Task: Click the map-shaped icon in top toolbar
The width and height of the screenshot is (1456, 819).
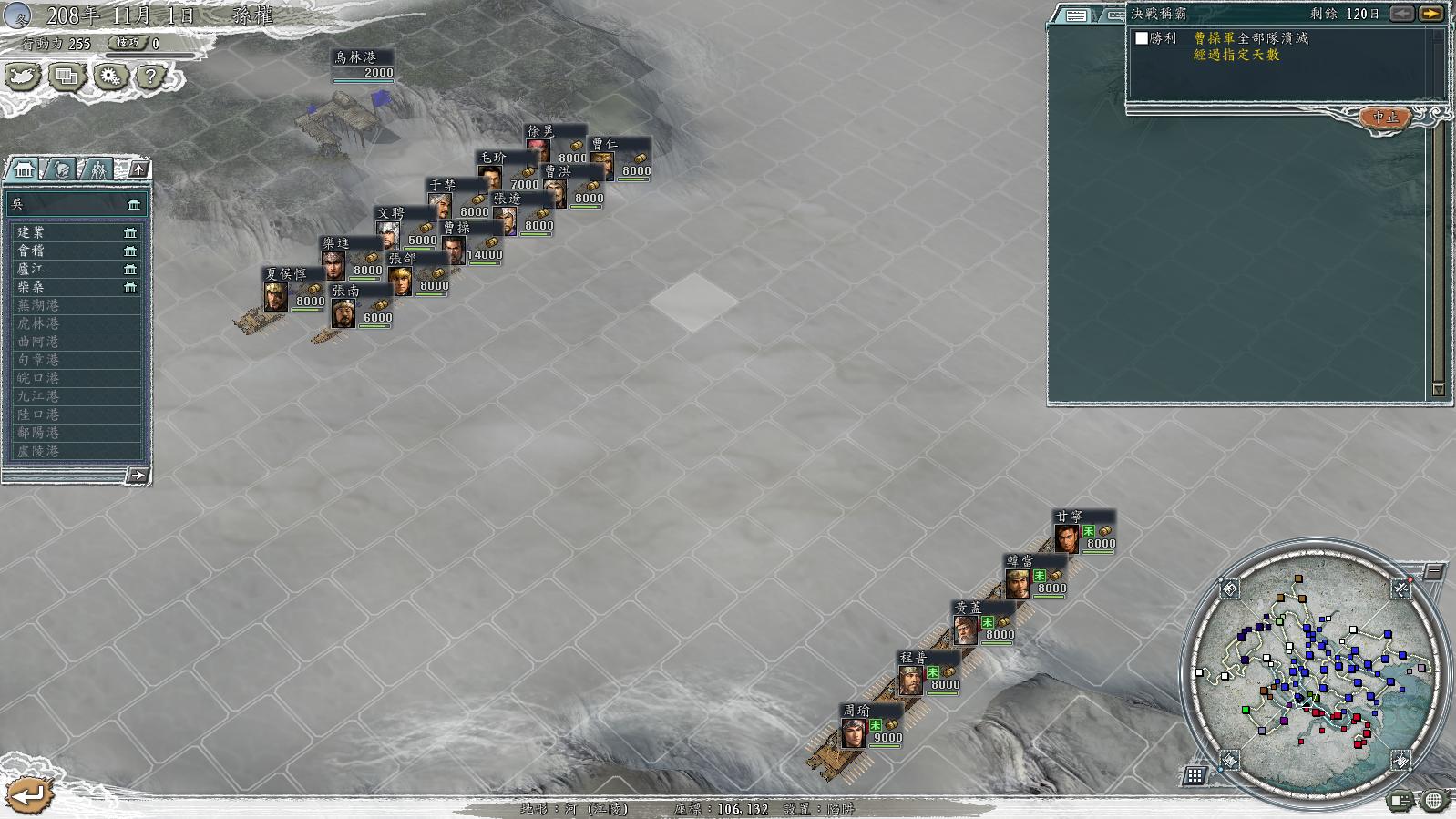Action: click(23, 77)
